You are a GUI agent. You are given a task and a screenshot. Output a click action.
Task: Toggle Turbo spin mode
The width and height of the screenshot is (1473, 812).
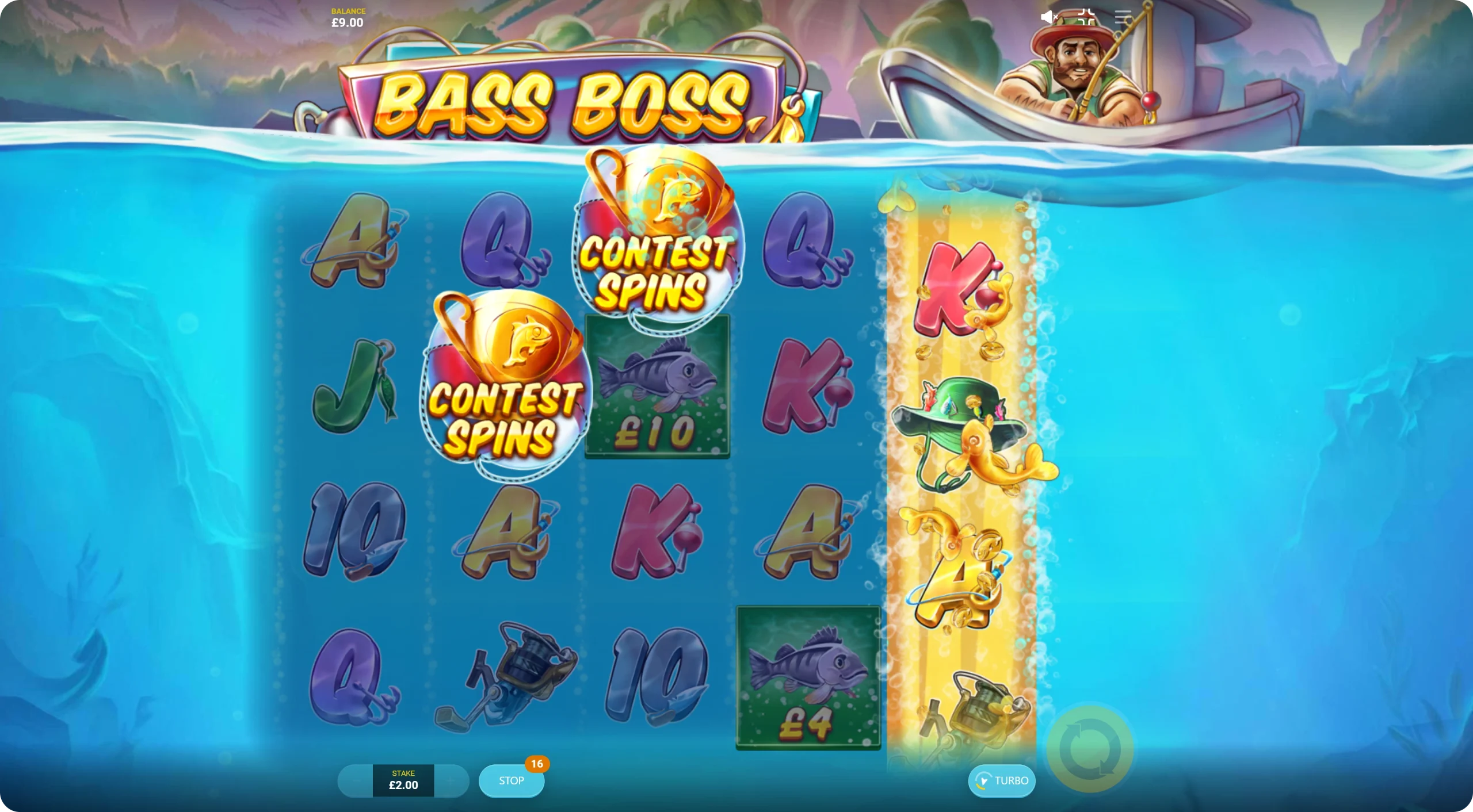click(1002, 780)
